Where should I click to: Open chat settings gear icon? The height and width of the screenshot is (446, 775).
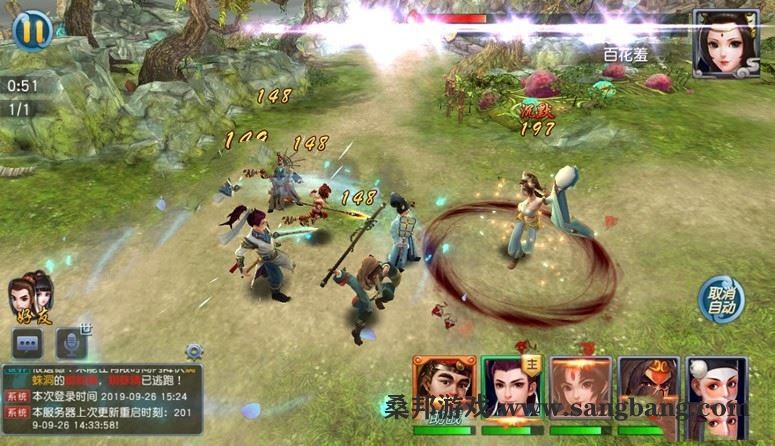pyautogui.click(x=194, y=351)
